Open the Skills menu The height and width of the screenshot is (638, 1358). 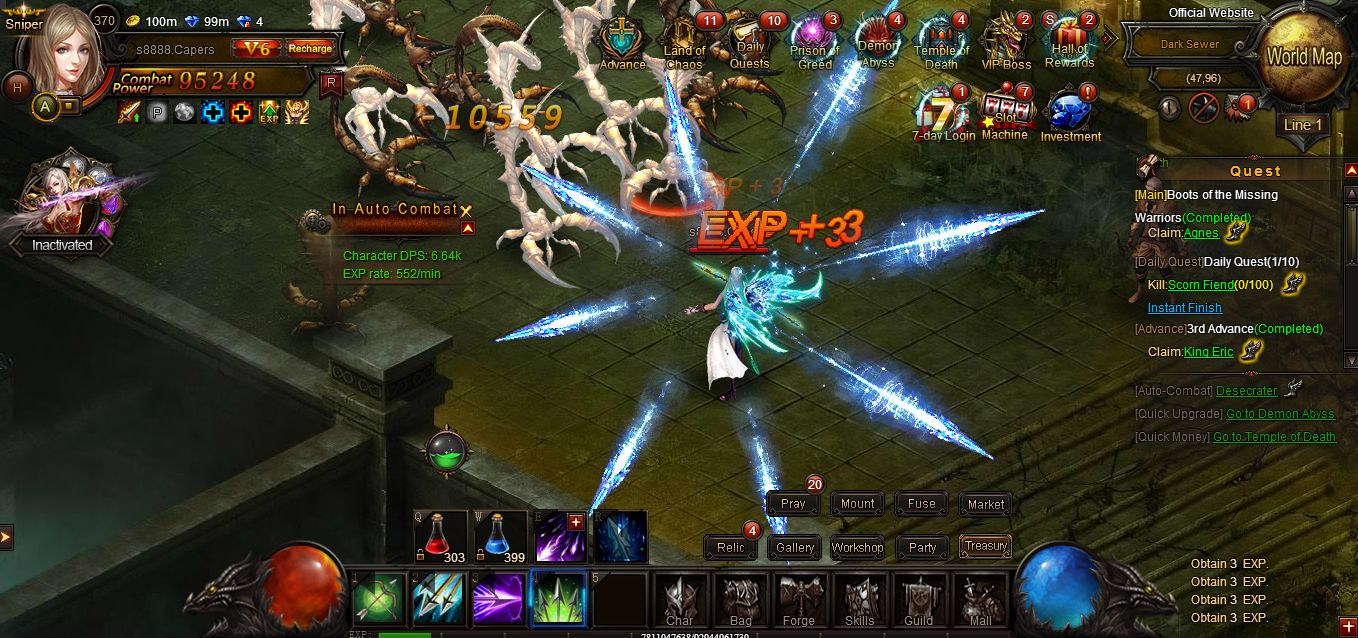click(859, 600)
